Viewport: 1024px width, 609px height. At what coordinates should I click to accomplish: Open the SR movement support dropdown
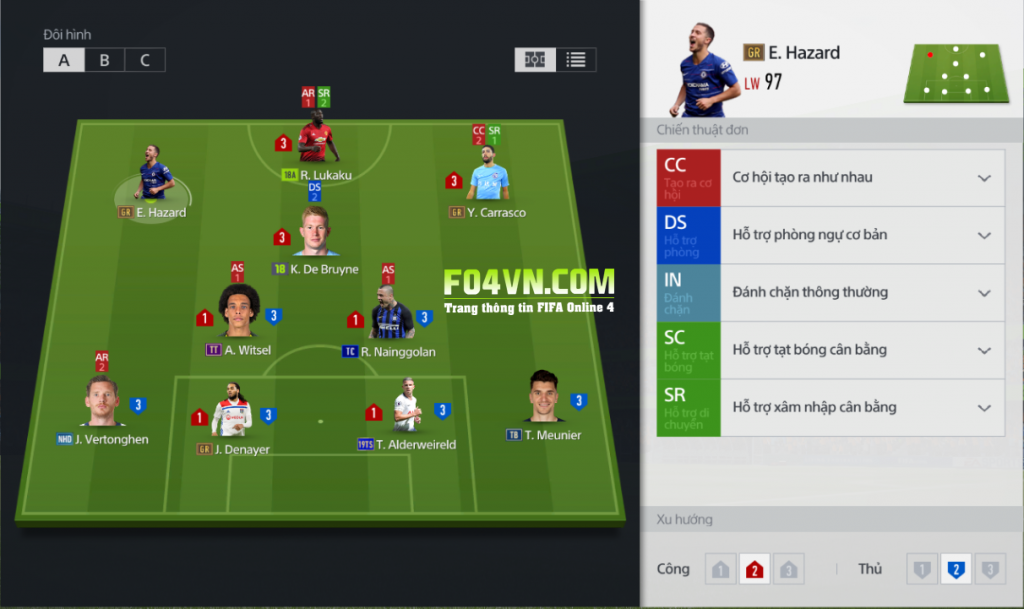[984, 408]
